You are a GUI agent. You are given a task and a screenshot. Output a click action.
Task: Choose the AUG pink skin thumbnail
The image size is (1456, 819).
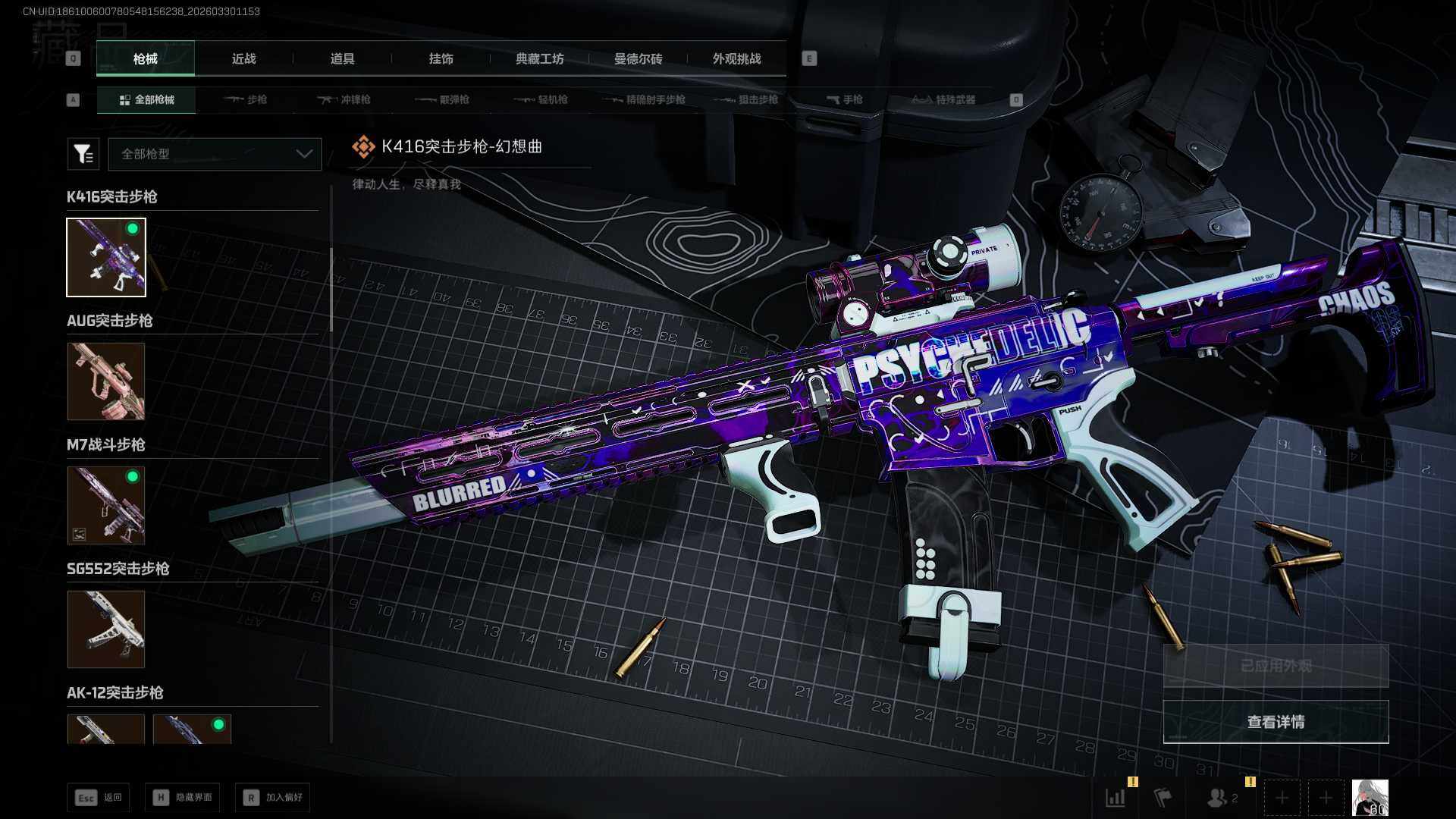(106, 381)
